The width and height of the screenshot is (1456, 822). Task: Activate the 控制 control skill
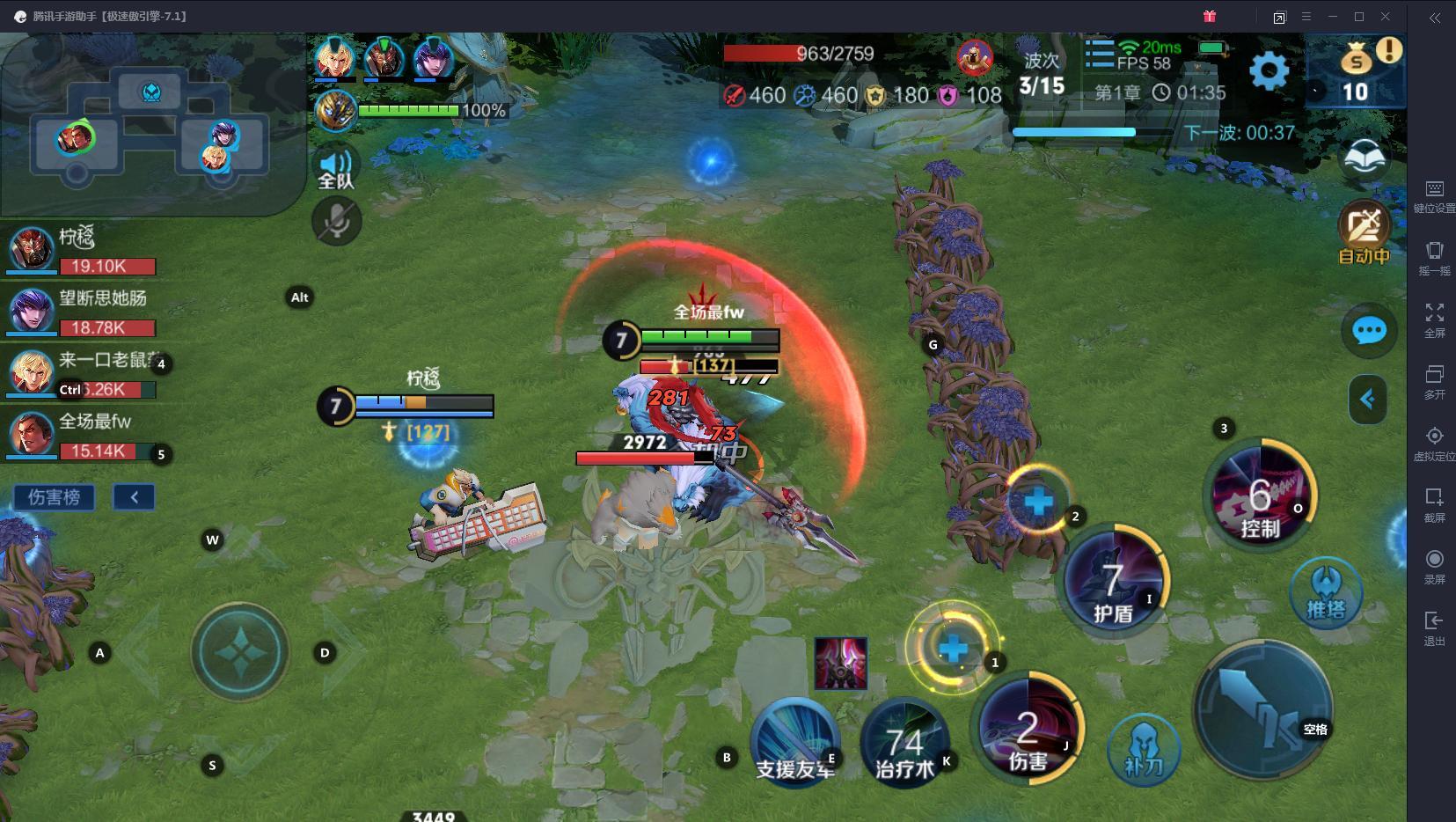1260,497
